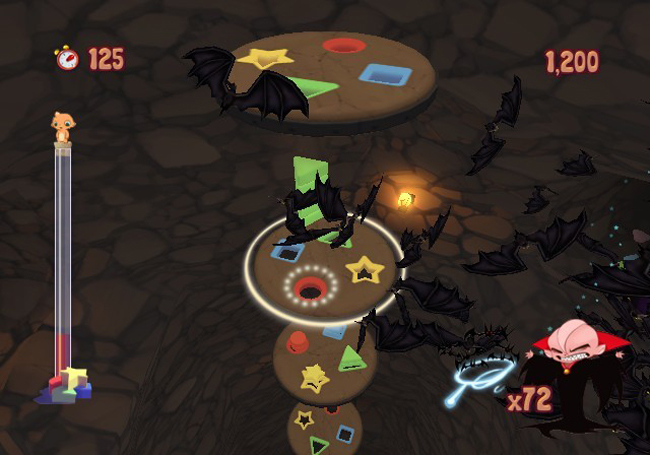The image size is (650, 455).
Task: Select the highlighted red circle hole
Action: (310, 290)
